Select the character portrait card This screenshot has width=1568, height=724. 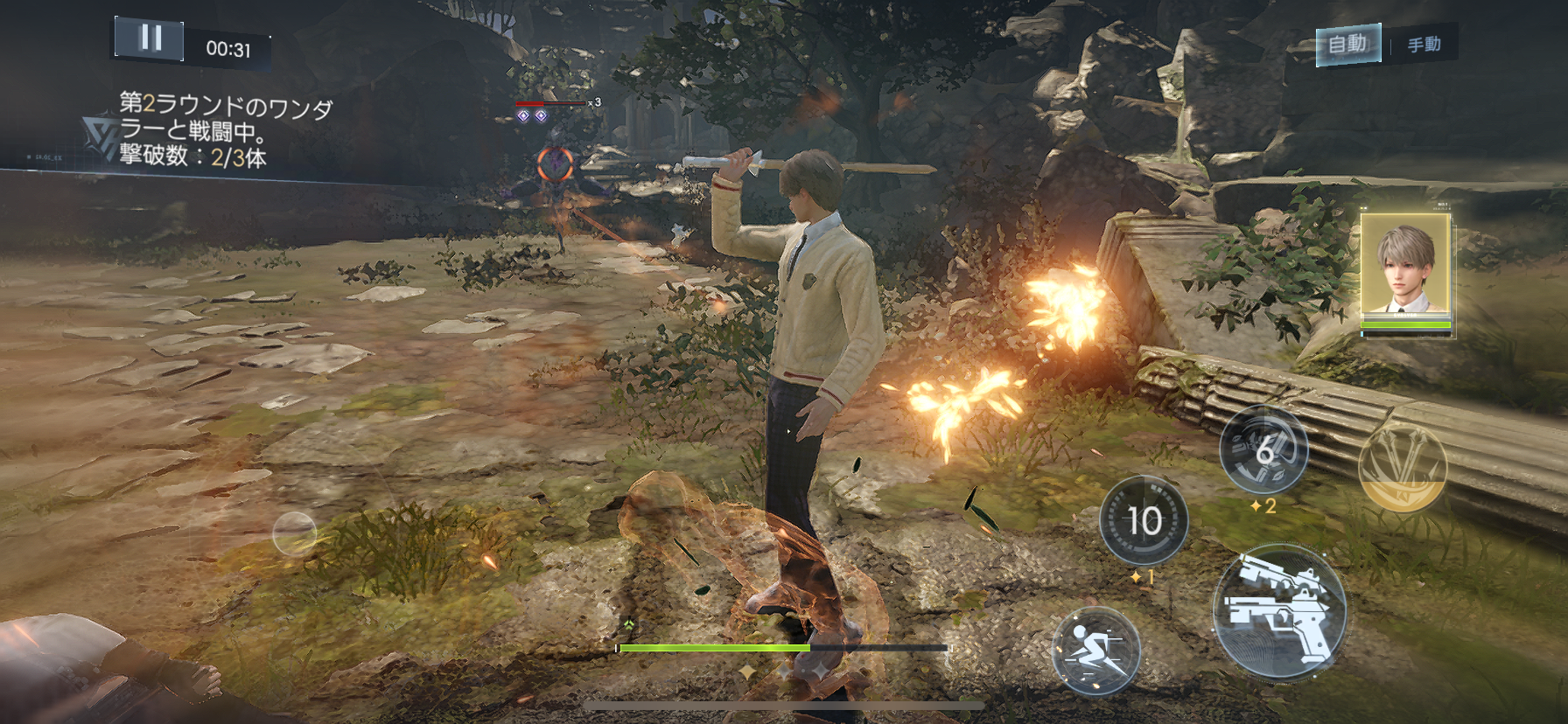(1405, 269)
